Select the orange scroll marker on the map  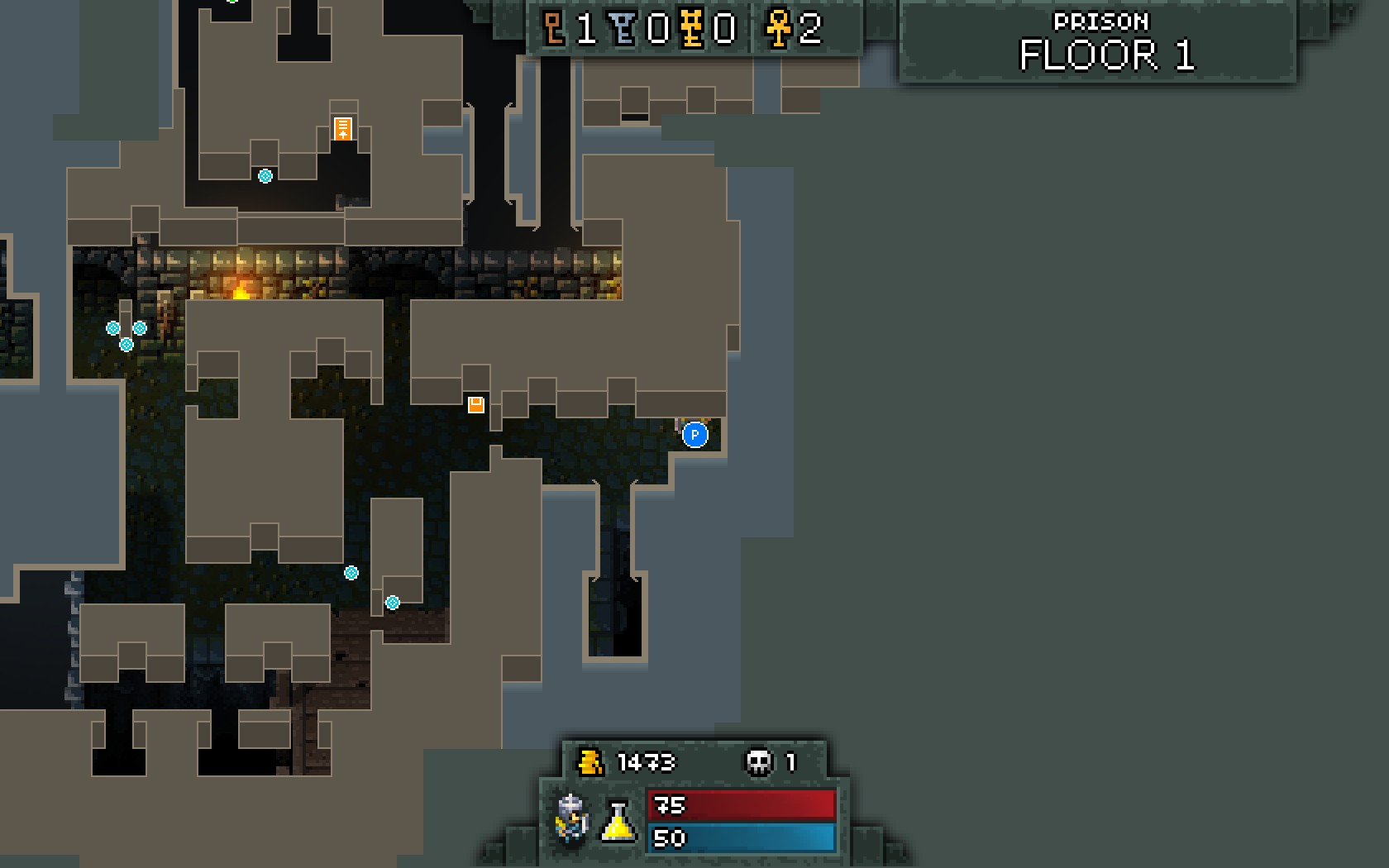(342, 129)
